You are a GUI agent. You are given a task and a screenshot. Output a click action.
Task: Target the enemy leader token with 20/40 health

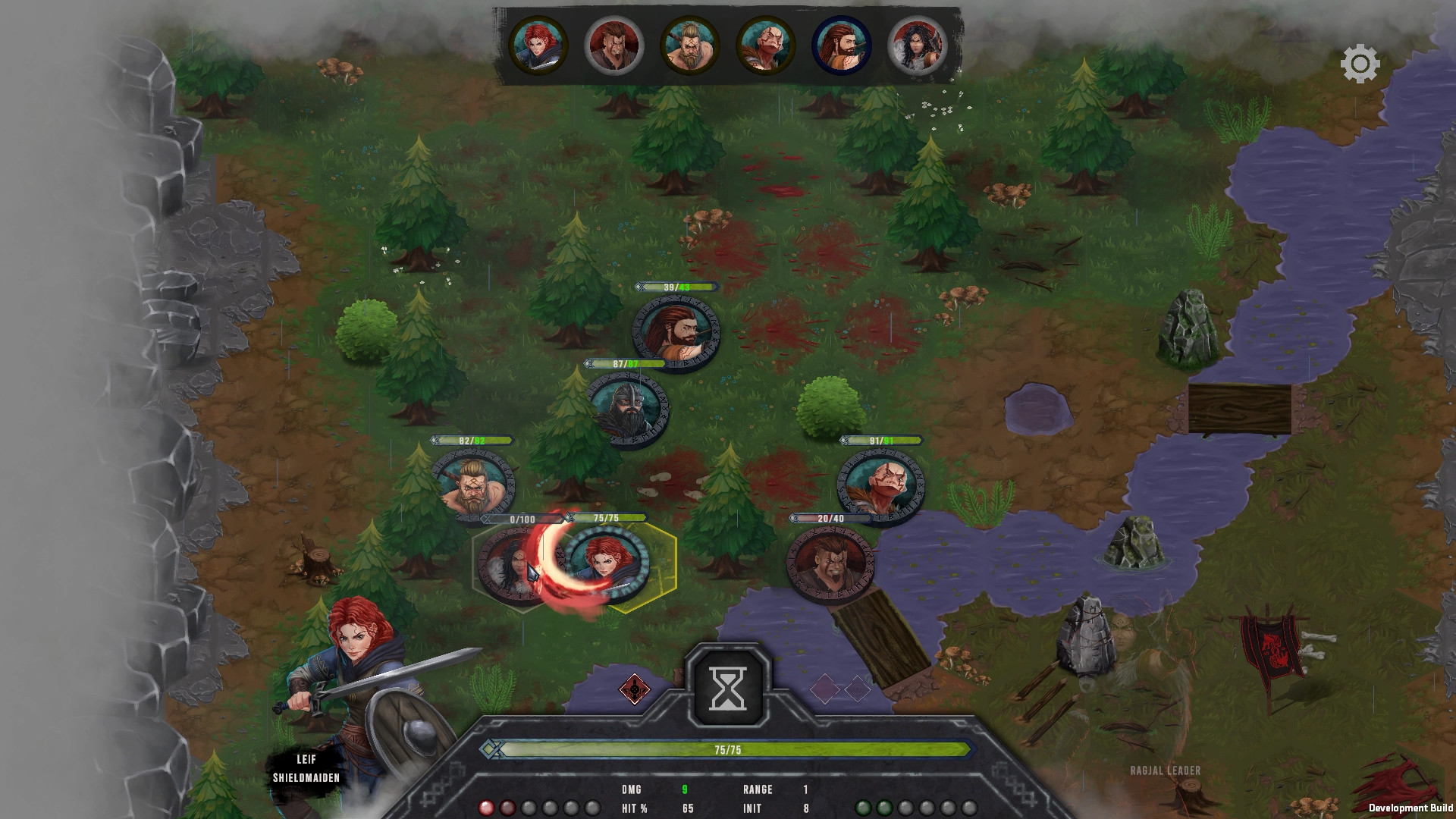(x=830, y=563)
